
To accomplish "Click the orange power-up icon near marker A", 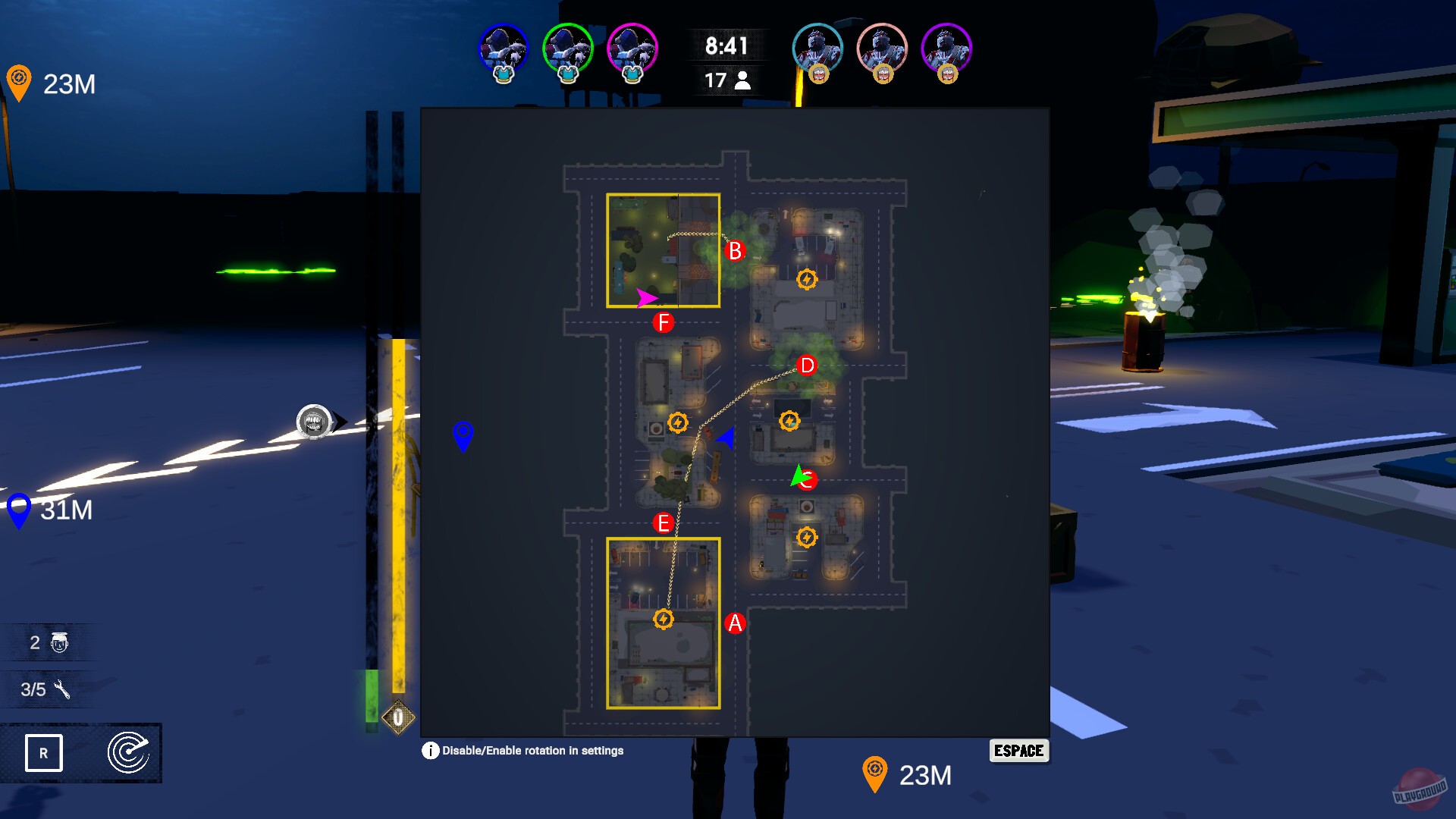I will (x=664, y=620).
